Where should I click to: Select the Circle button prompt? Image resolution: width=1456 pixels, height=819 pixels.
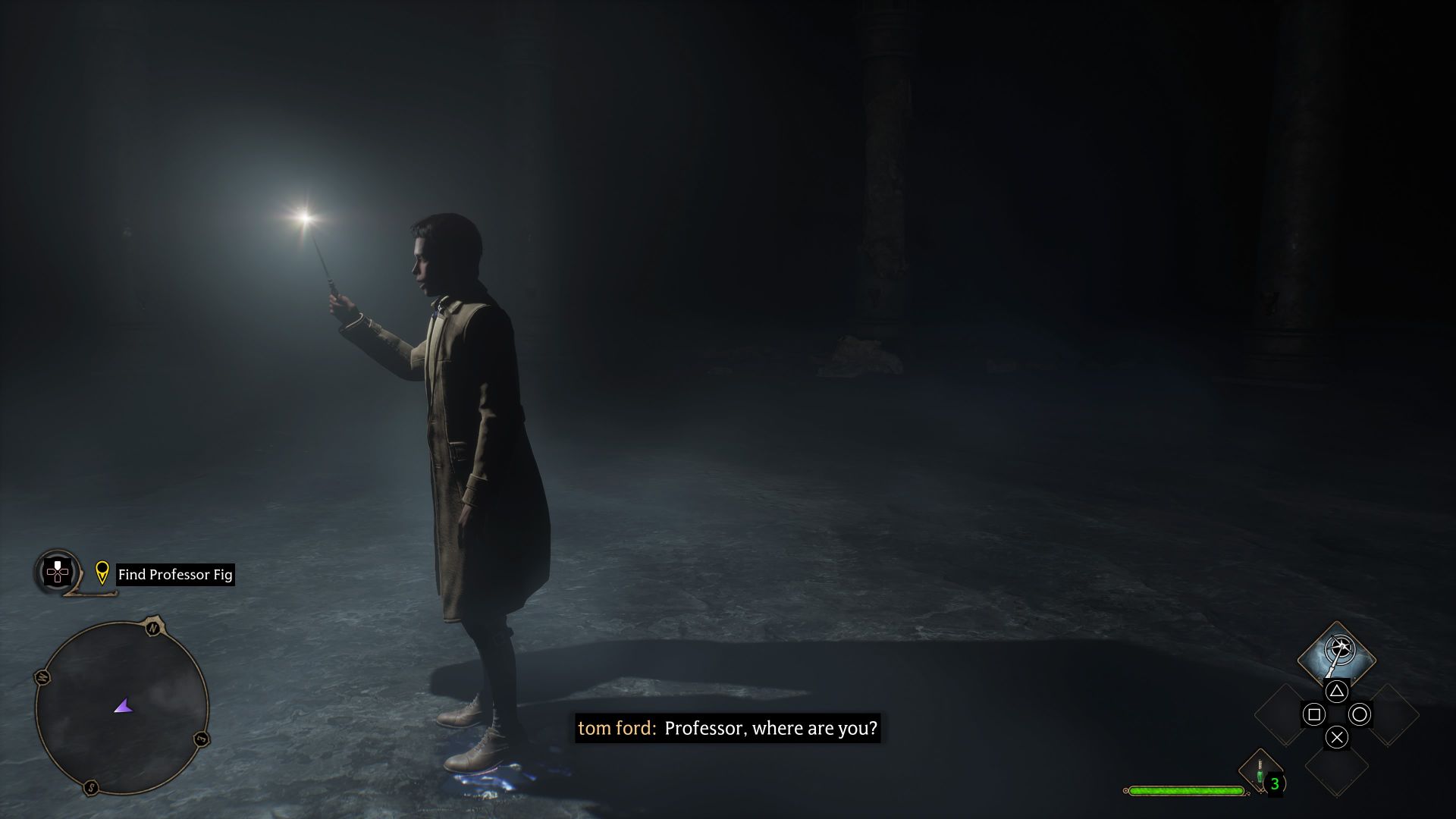(x=1360, y=714)
